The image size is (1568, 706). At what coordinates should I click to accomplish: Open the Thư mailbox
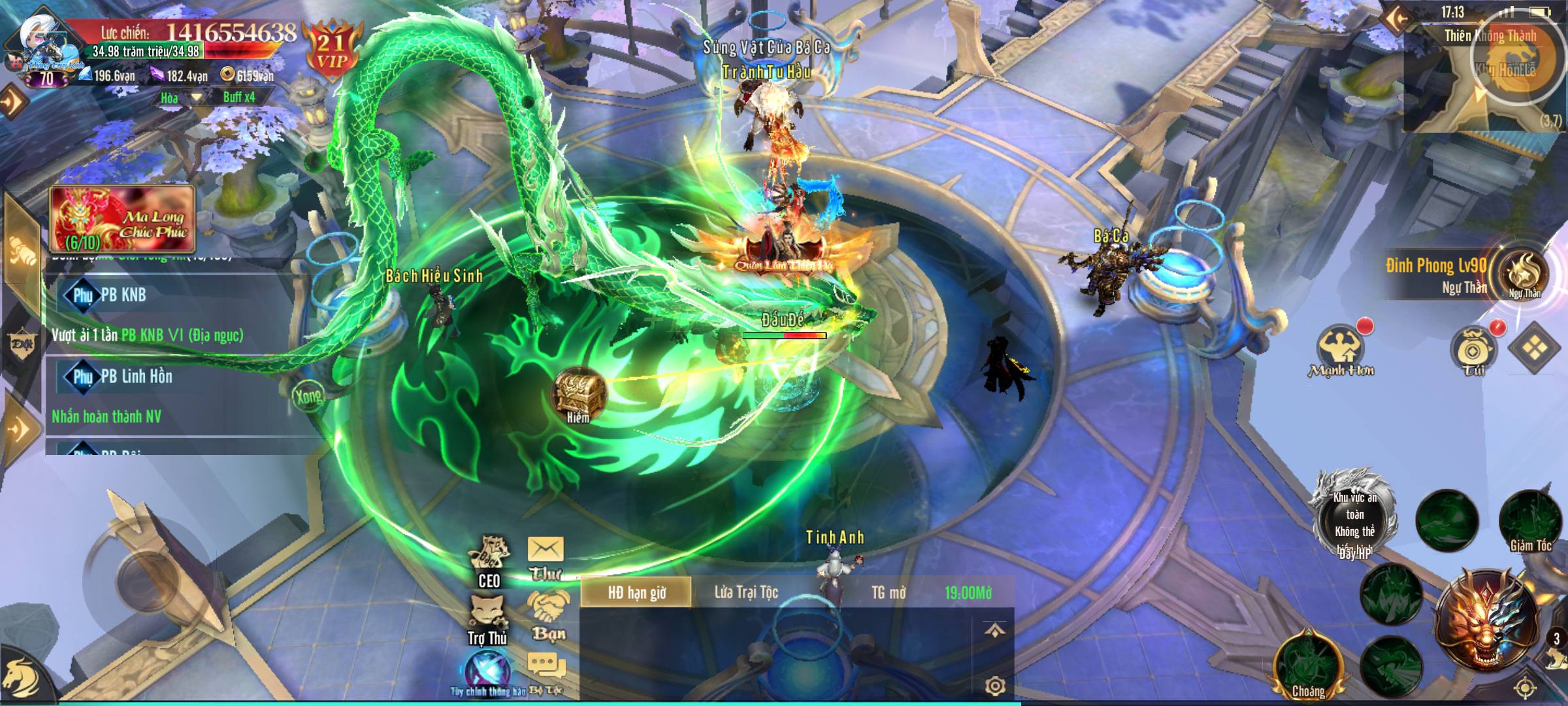[x=546, y=557]
